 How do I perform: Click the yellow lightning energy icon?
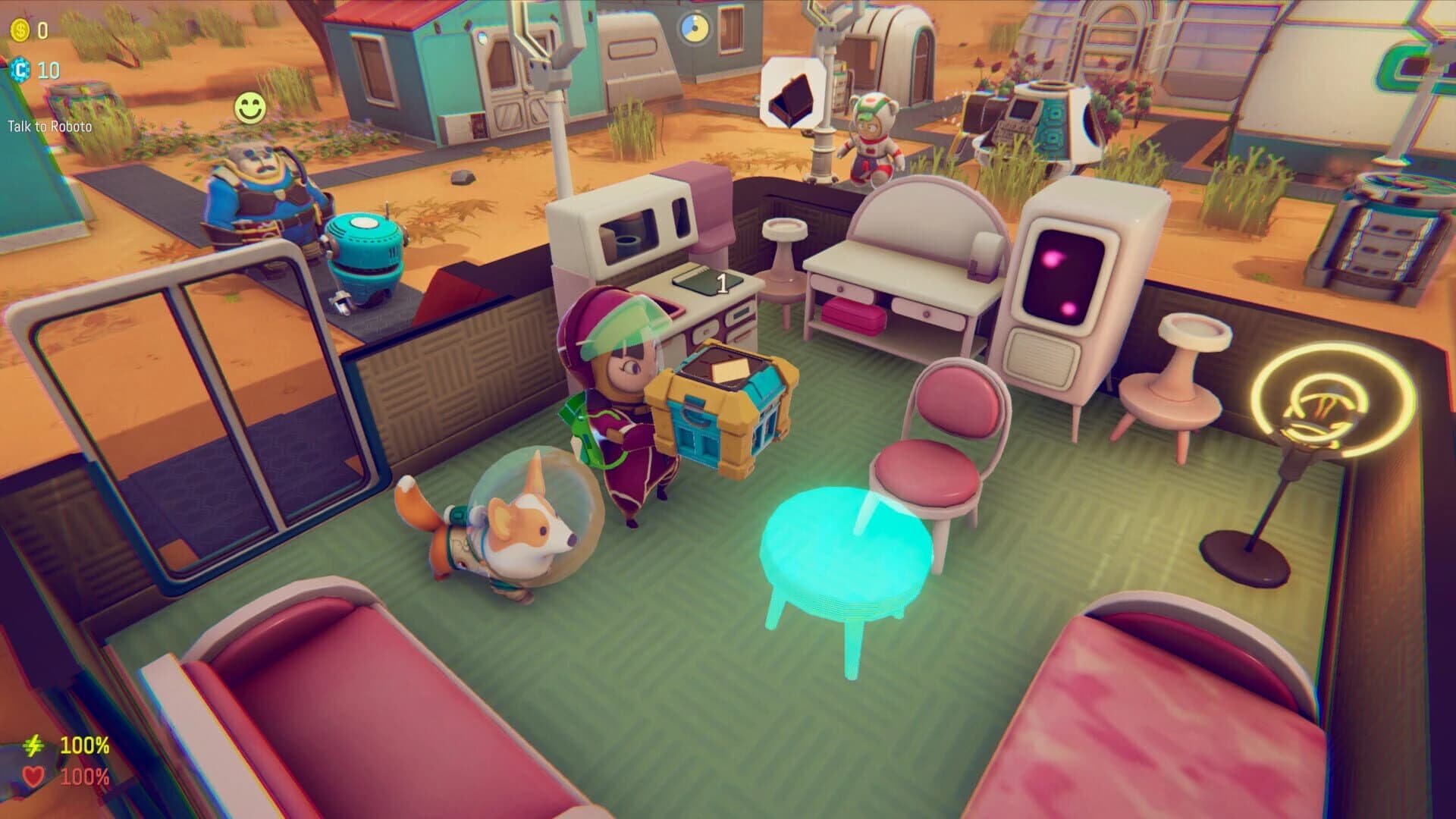(33, 745)
